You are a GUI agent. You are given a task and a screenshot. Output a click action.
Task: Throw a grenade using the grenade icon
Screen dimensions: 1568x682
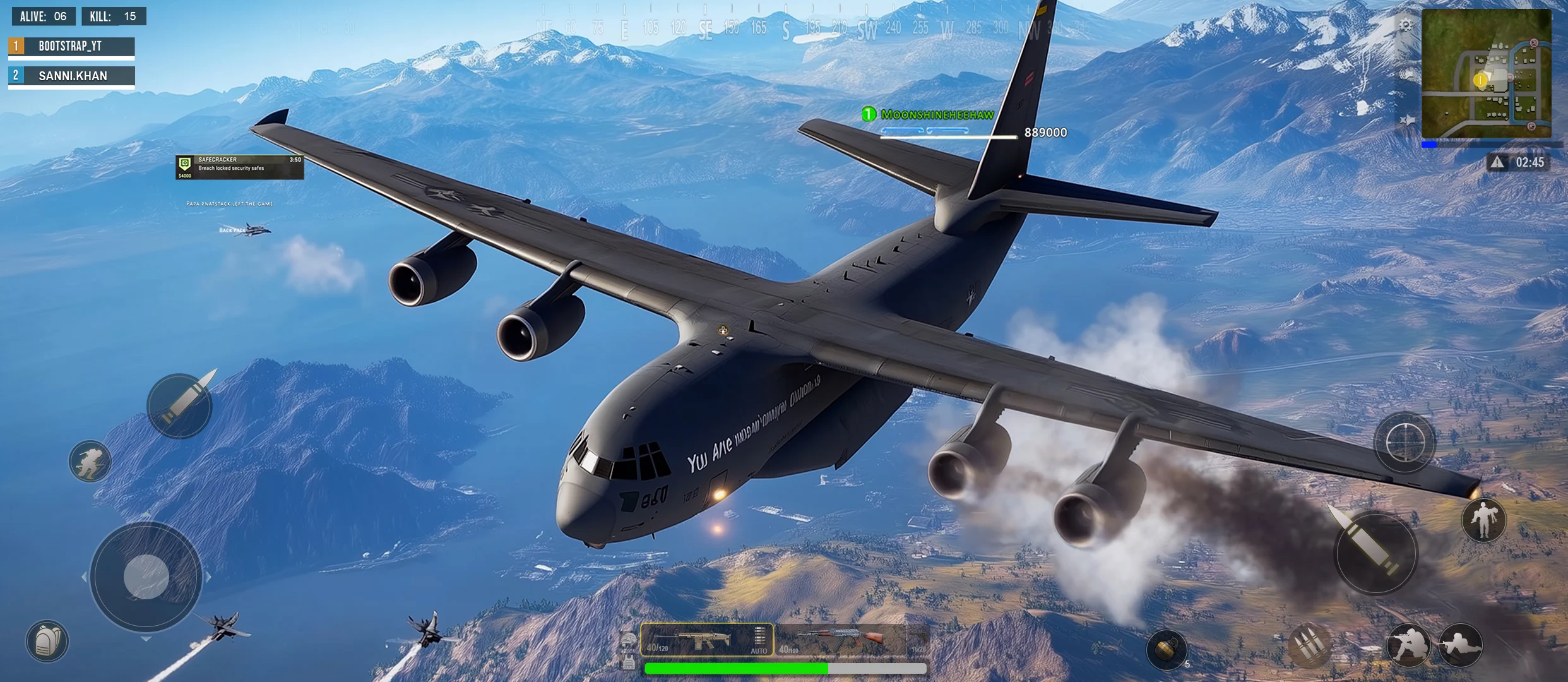[x=1166, y=649]
